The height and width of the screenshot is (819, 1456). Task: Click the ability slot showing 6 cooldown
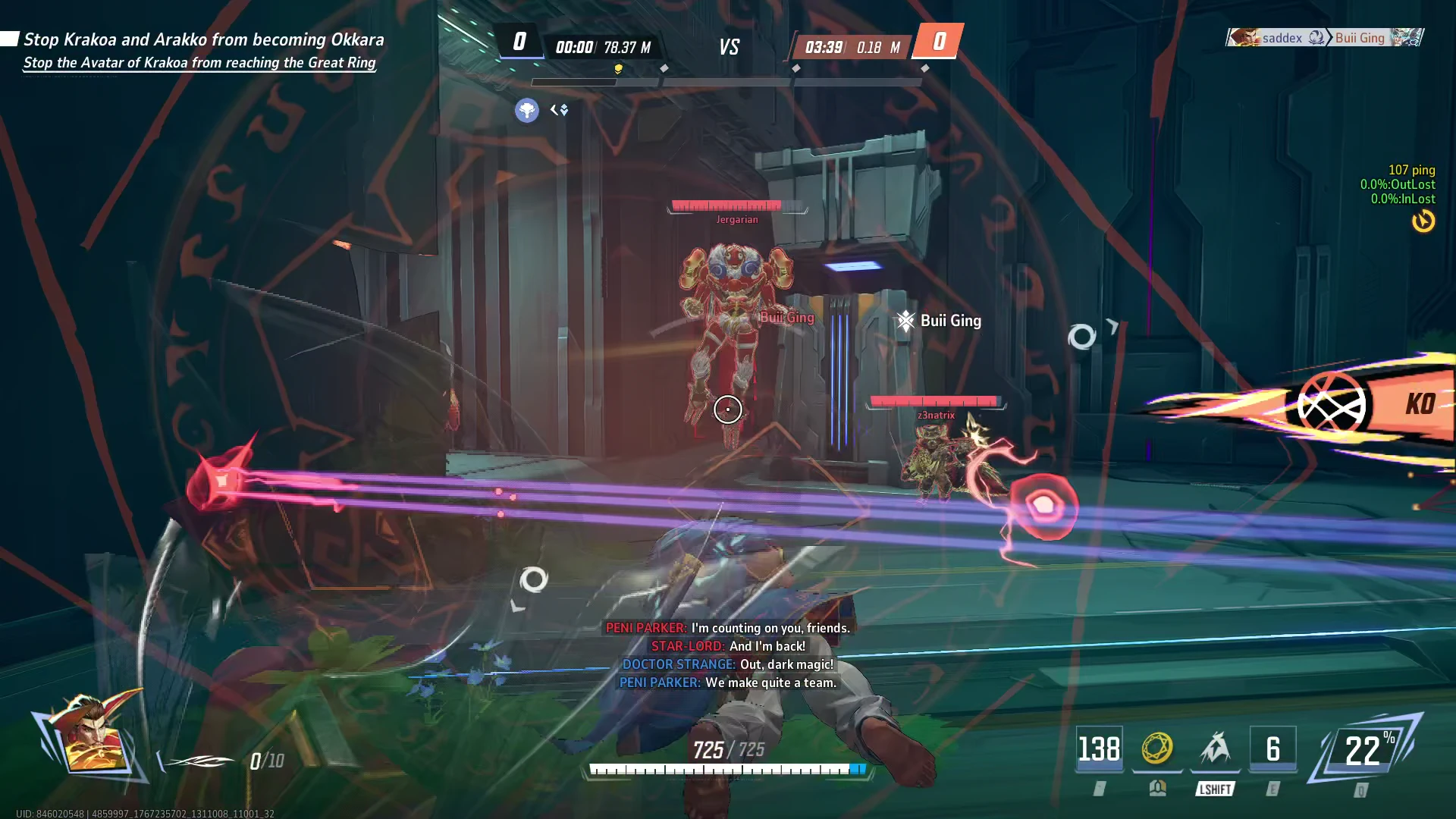(1272, 749)
